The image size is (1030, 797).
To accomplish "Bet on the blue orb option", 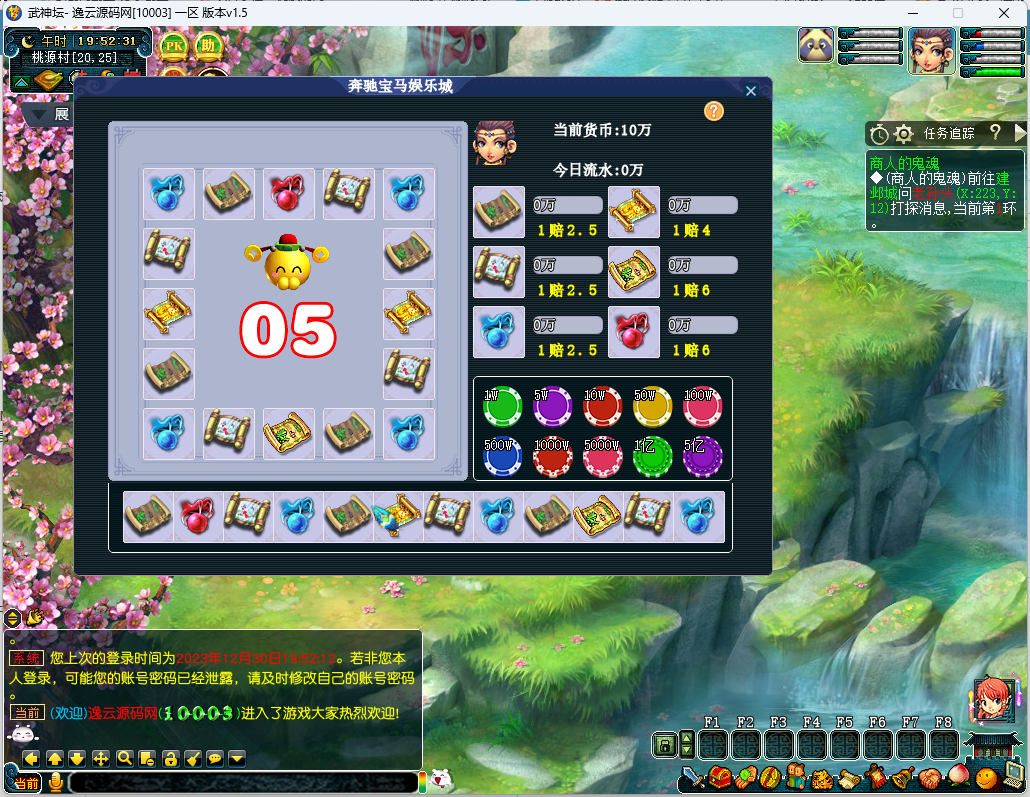I will 499,332.
